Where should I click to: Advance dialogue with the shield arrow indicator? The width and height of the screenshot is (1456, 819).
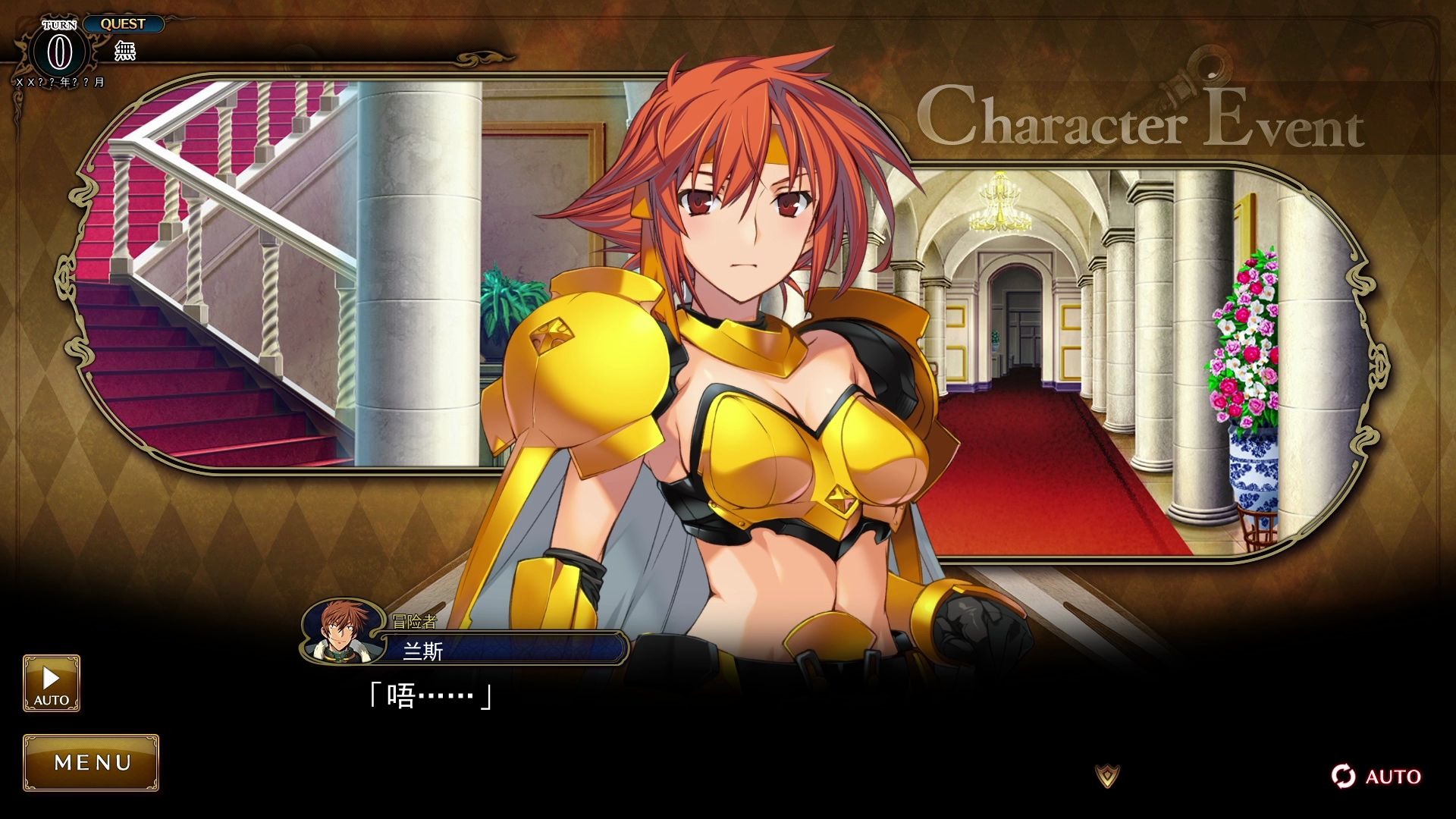pyautogui.click(x=1107, y=775)
